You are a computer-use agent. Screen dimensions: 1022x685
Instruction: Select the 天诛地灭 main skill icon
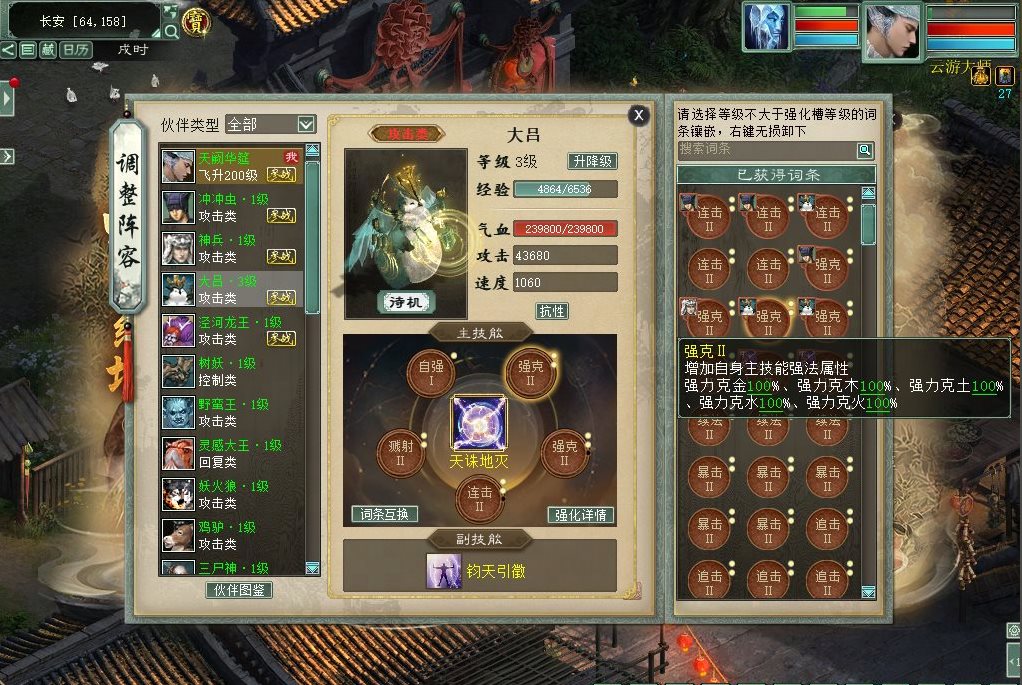click(479, 422)
